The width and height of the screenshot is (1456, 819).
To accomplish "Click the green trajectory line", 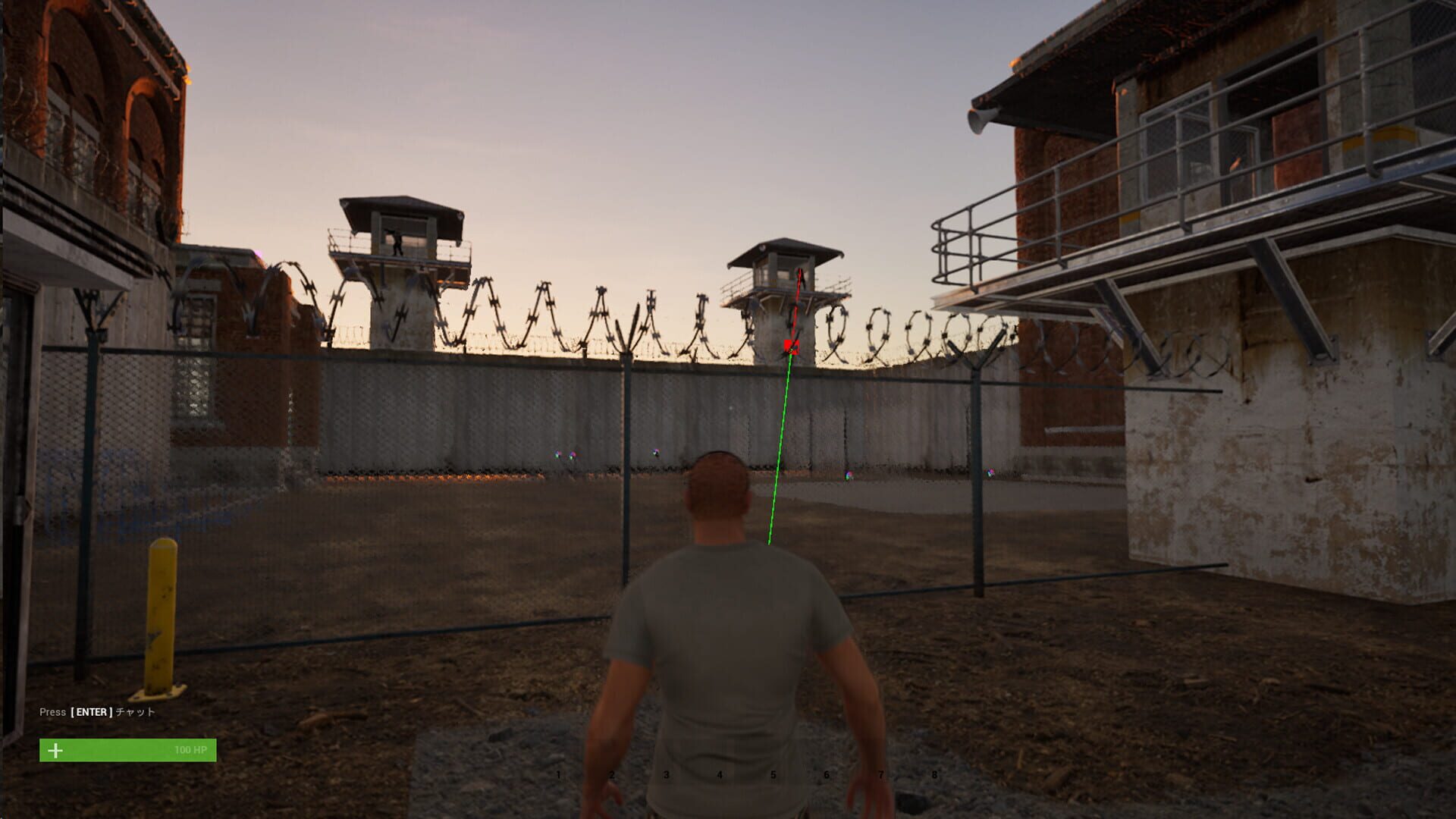I will point(781,440).
